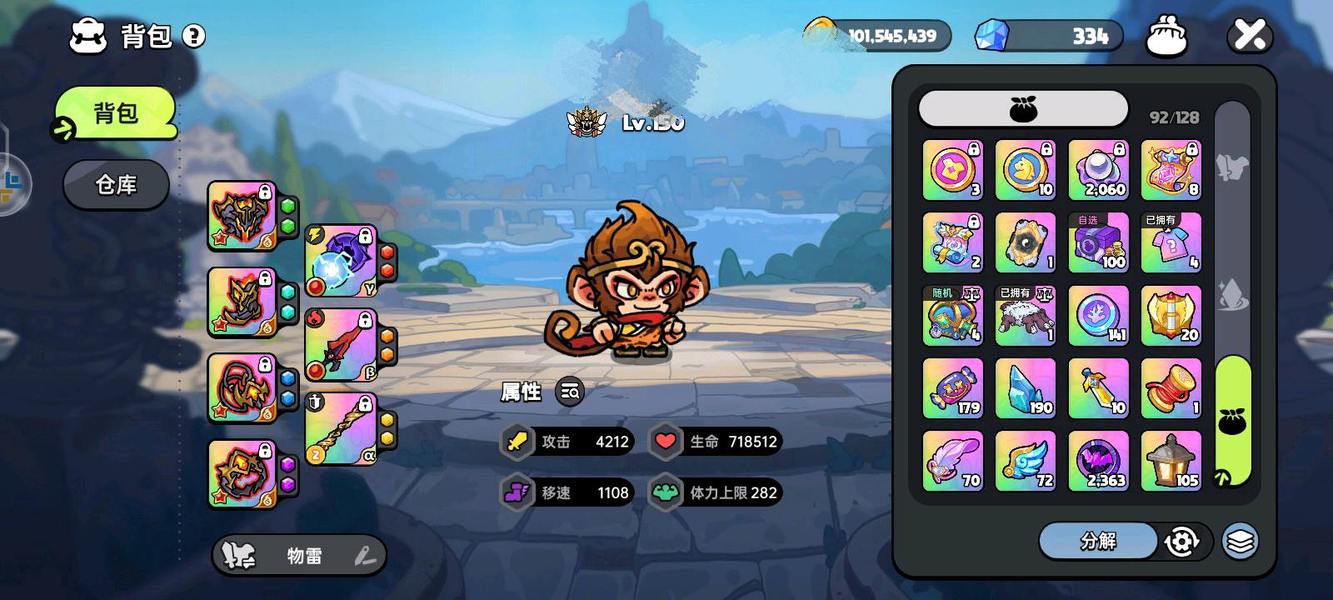Image resolution: width=1333 pixels, height=600 pixels.
Task: Tap the 分解 decompose button
Action: (x=1098, y=541)
